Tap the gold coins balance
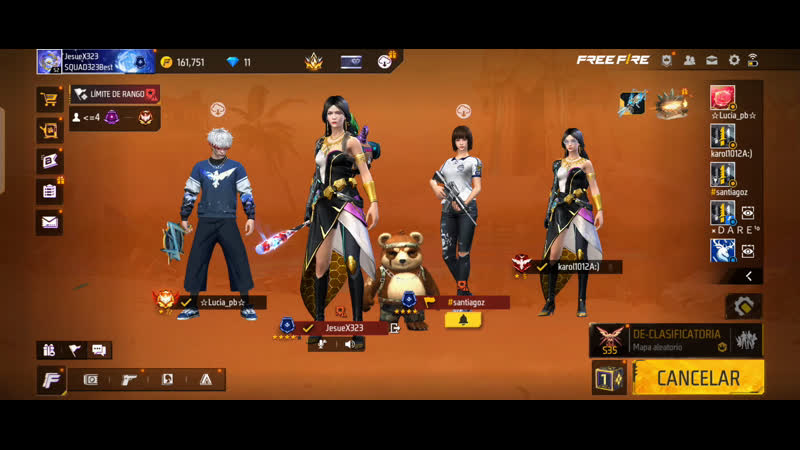 pos(183,62)
